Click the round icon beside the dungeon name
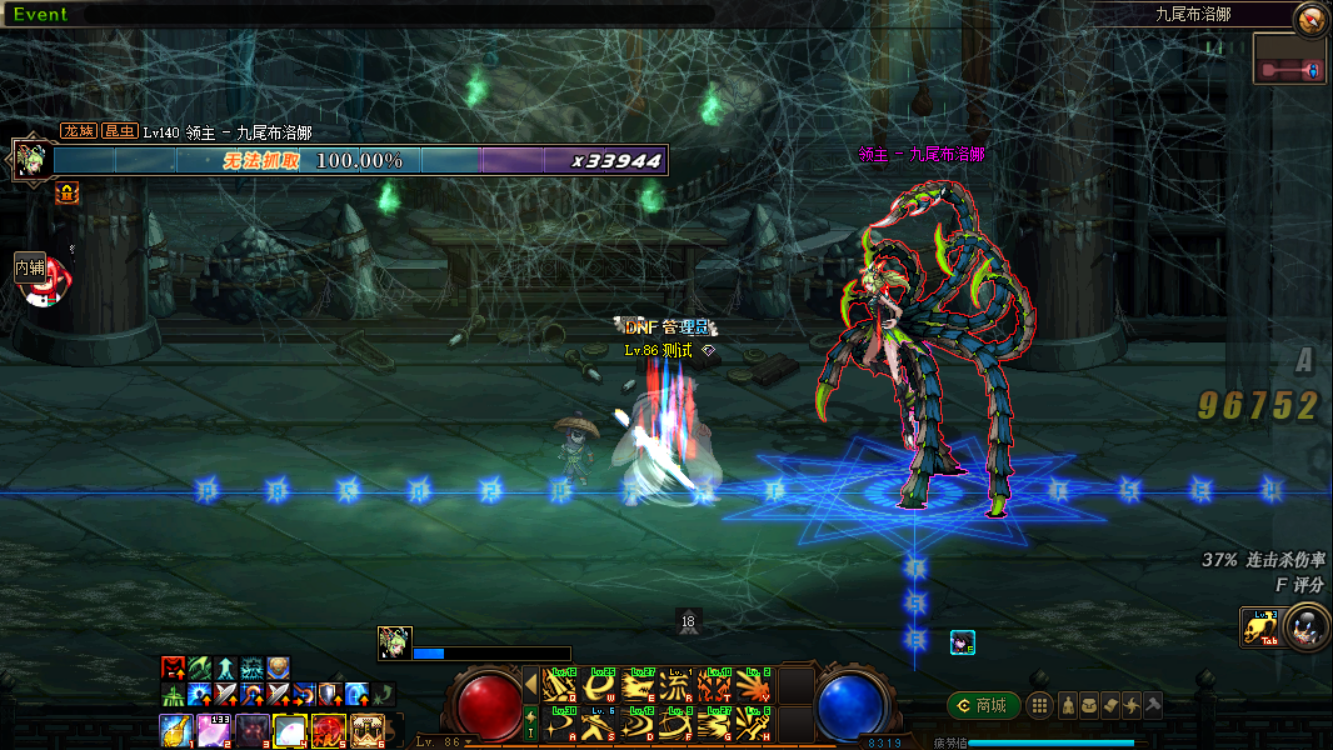1333x750 pixels. (1310, 19)
